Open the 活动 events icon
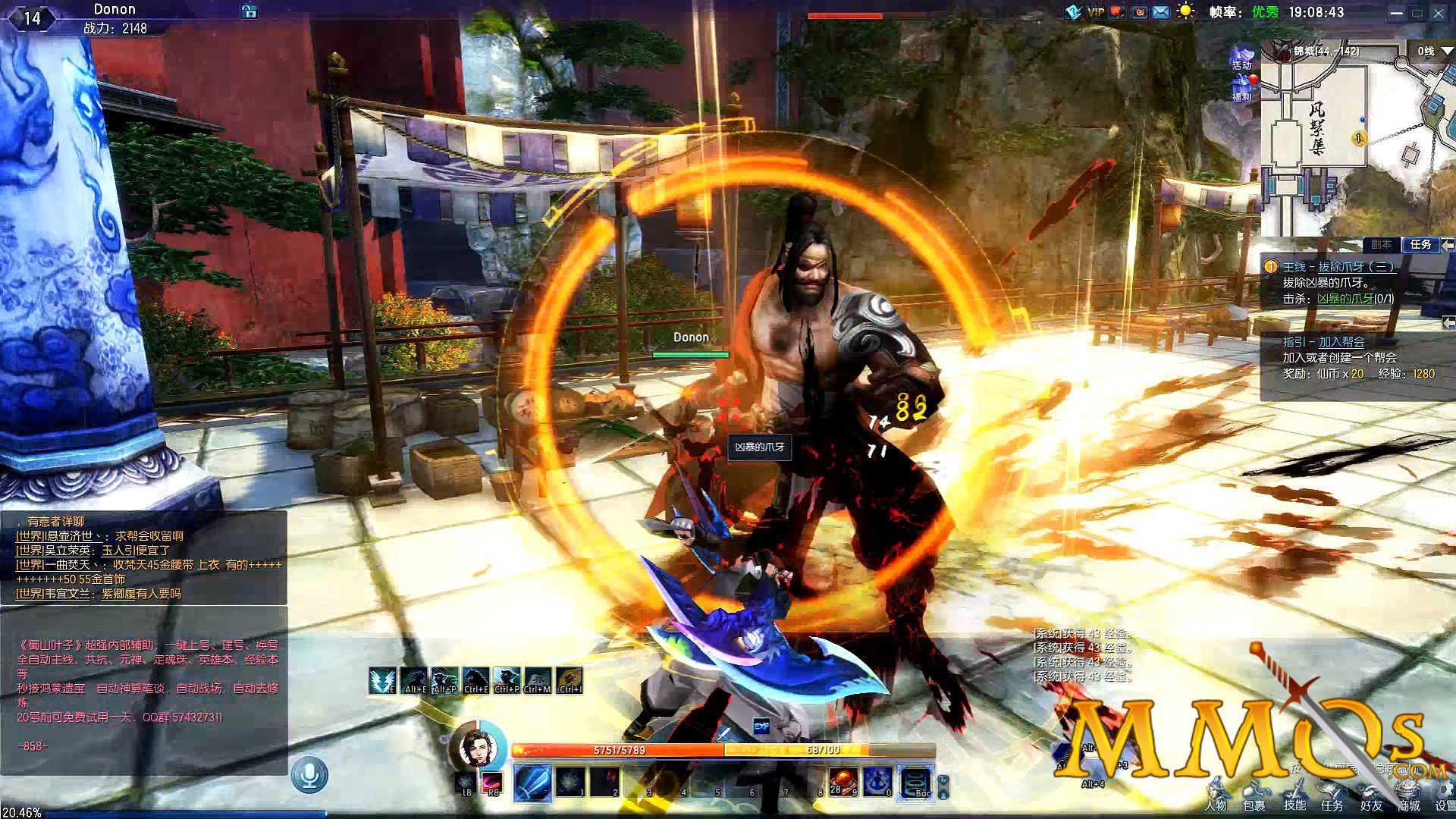 click(1242, 58)
